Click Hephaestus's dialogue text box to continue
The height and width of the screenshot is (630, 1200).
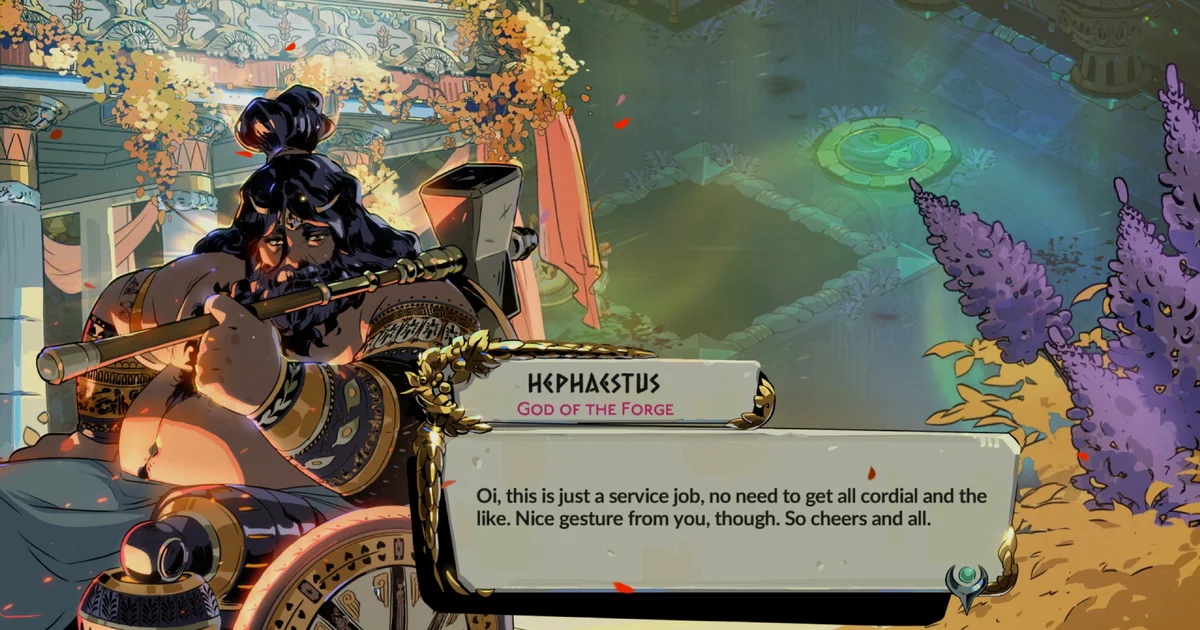(720, 510)
